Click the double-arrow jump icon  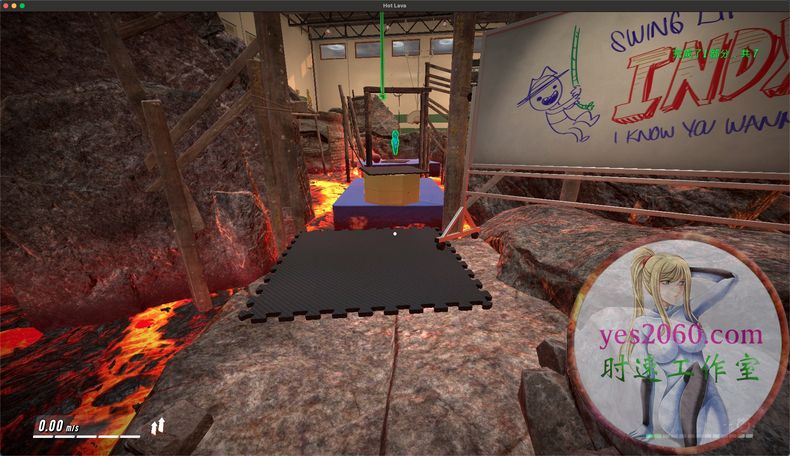pyautogui.click(x=157, y=426)
